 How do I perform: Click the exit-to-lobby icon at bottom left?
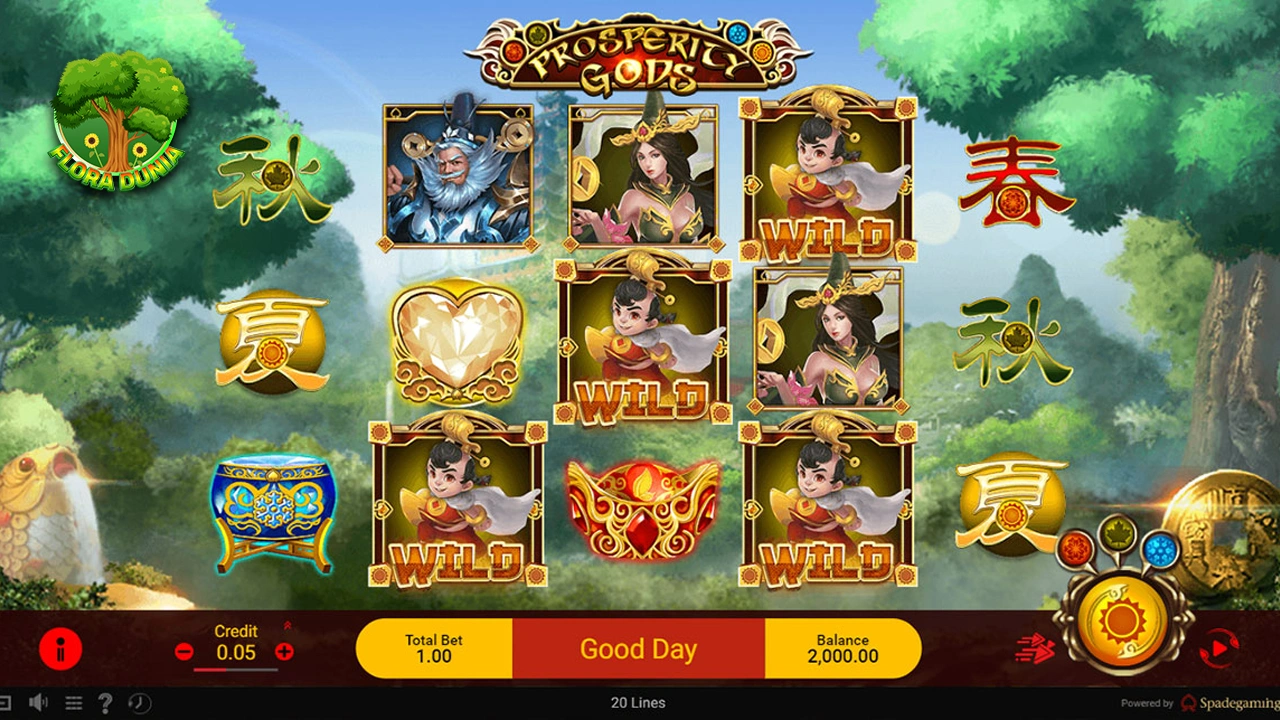coord(6,703)
